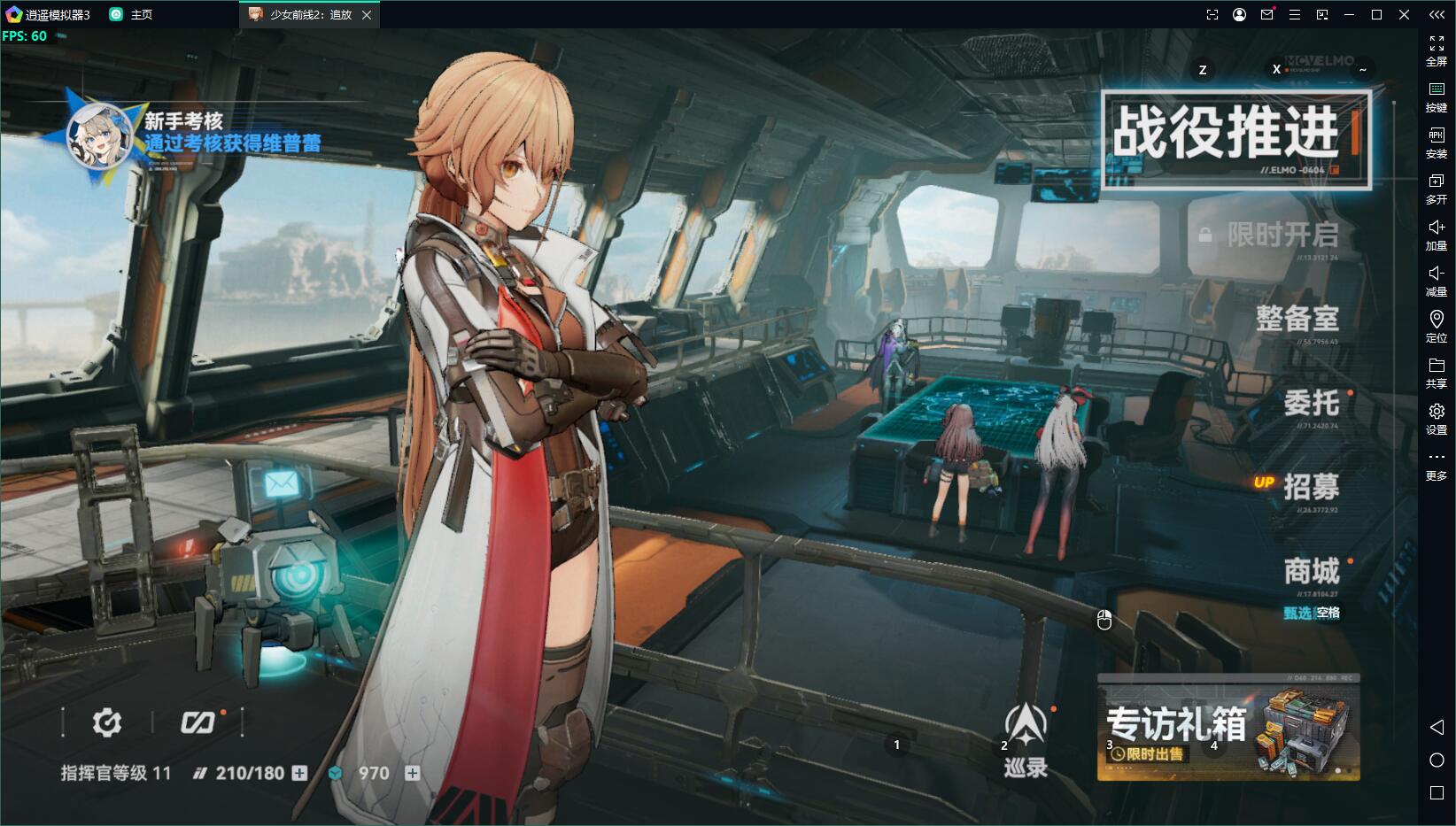The image size is (1456, 826).
Task: Open the 整备室 preparation room
Action: point(1297,319)
